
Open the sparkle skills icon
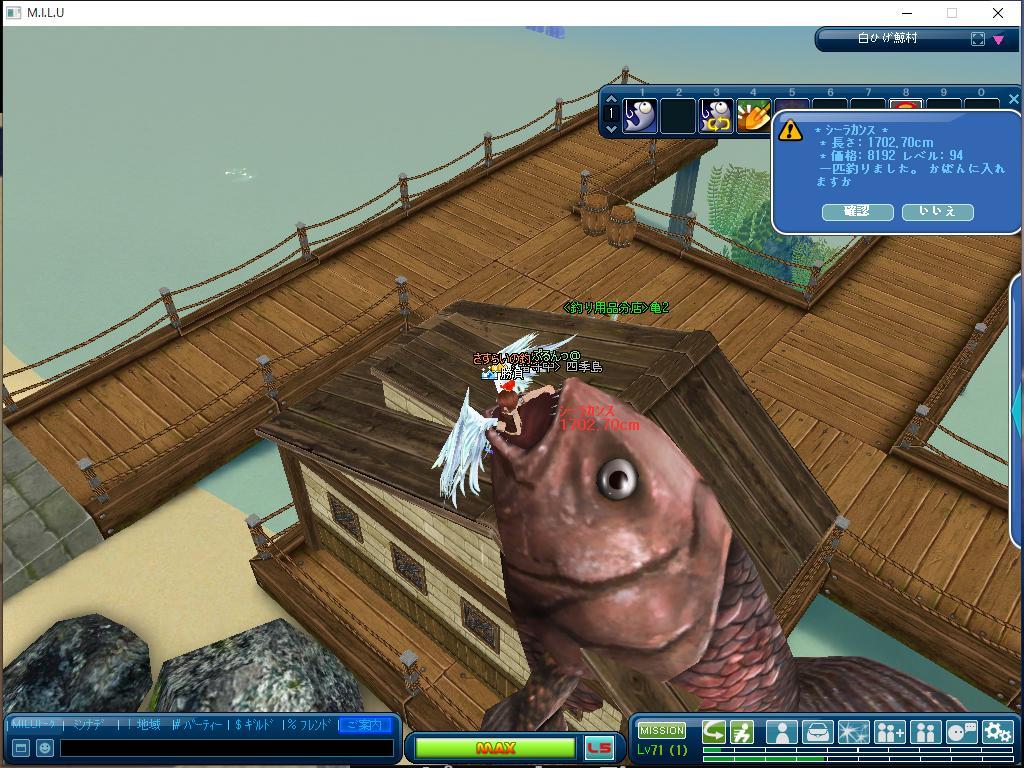click(853, 732)
